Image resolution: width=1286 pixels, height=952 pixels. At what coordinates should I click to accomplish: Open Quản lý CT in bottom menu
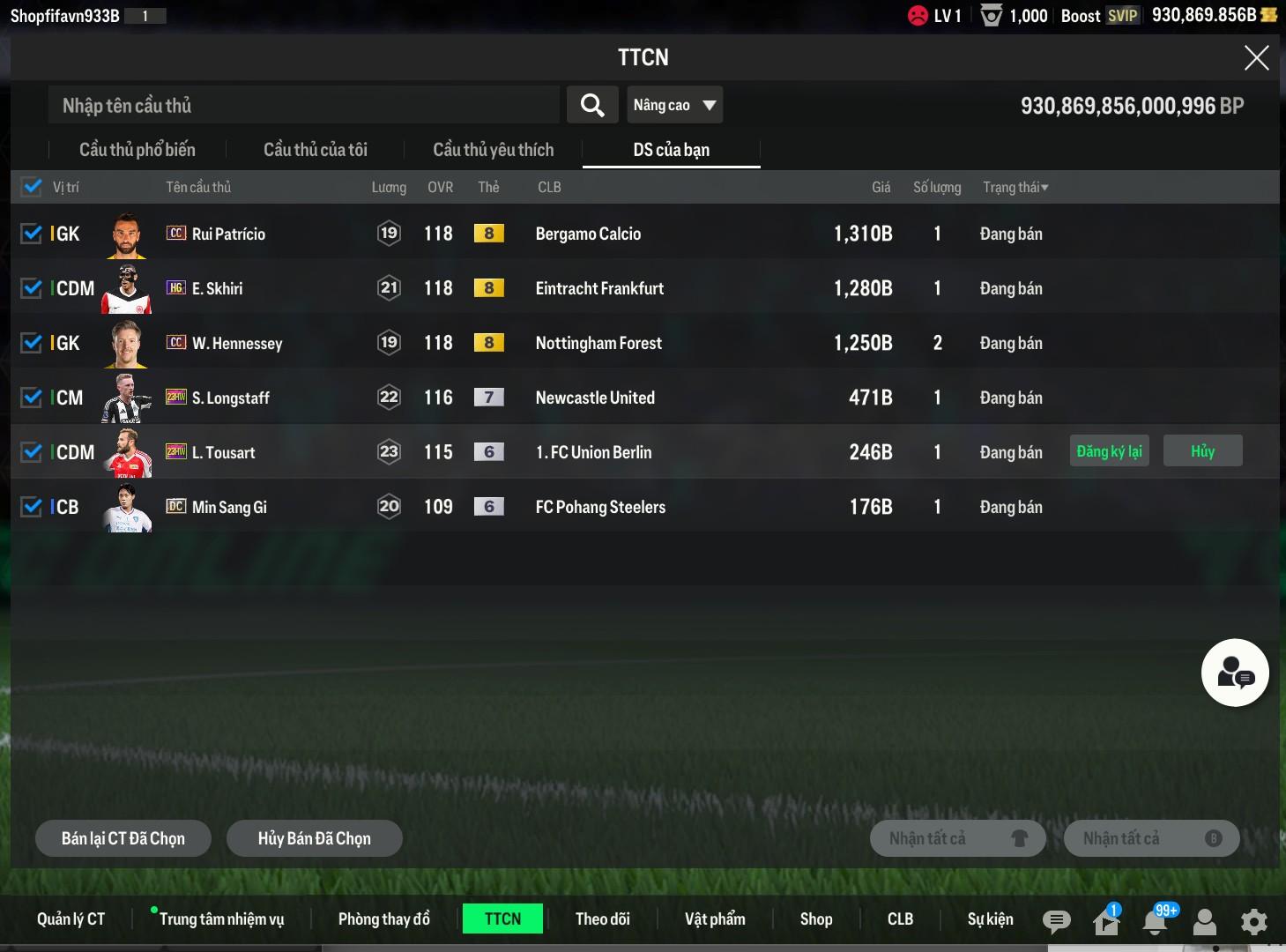(71, 919)
